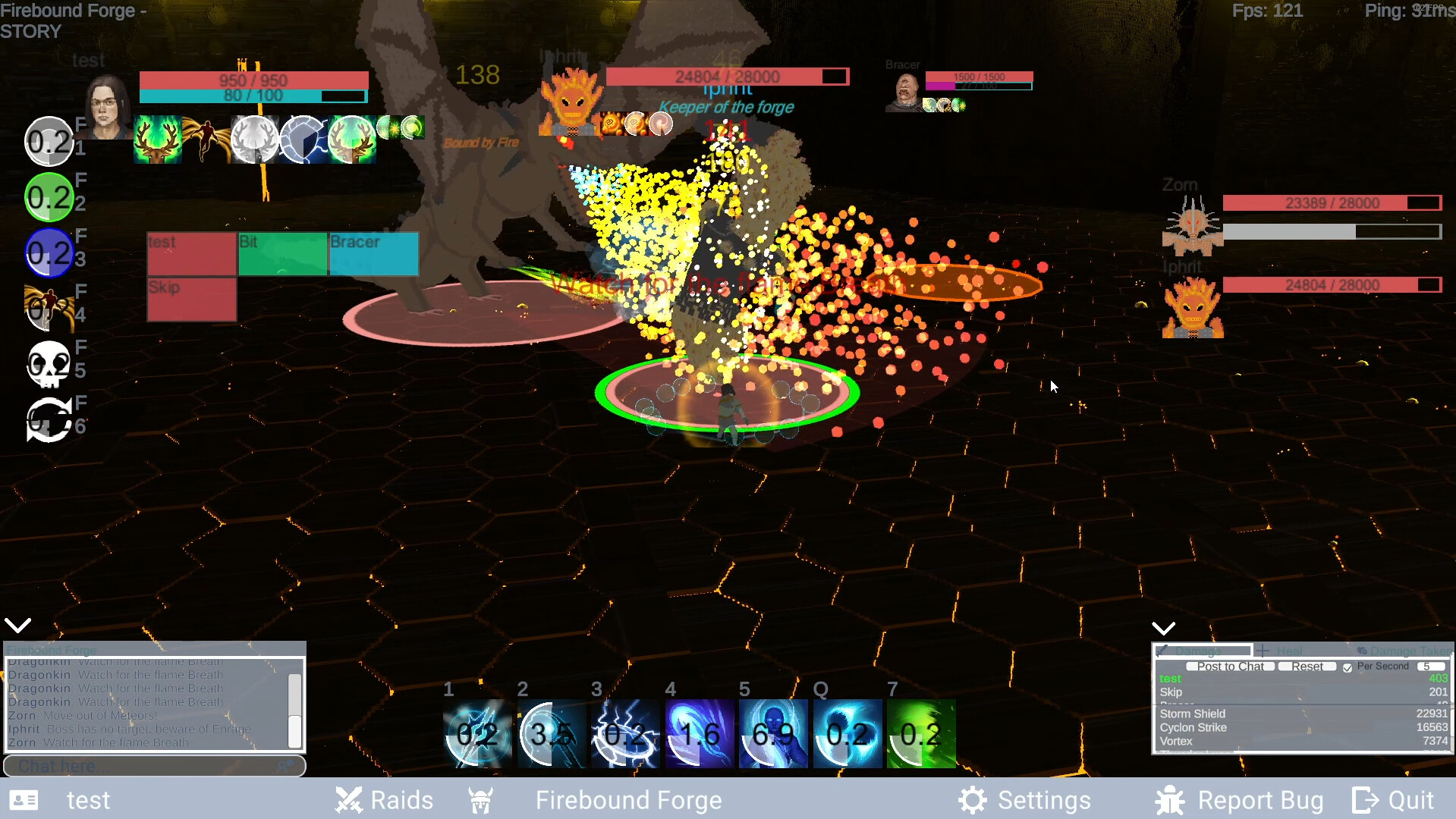
Task: Open Settings via the gear icon
Action: (x=972, y=800)
